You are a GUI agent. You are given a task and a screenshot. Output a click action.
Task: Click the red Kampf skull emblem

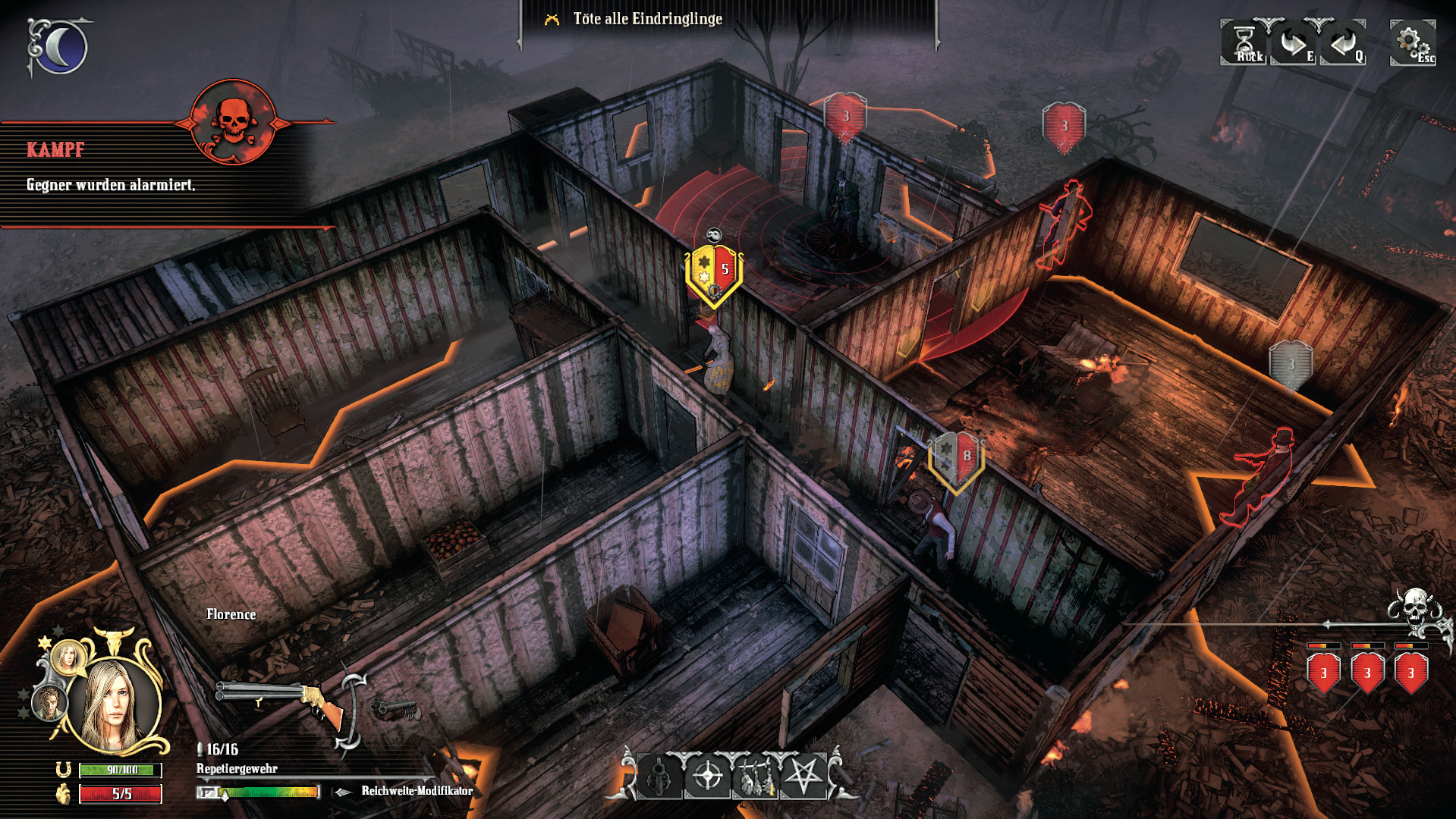[x=231, y=121]
